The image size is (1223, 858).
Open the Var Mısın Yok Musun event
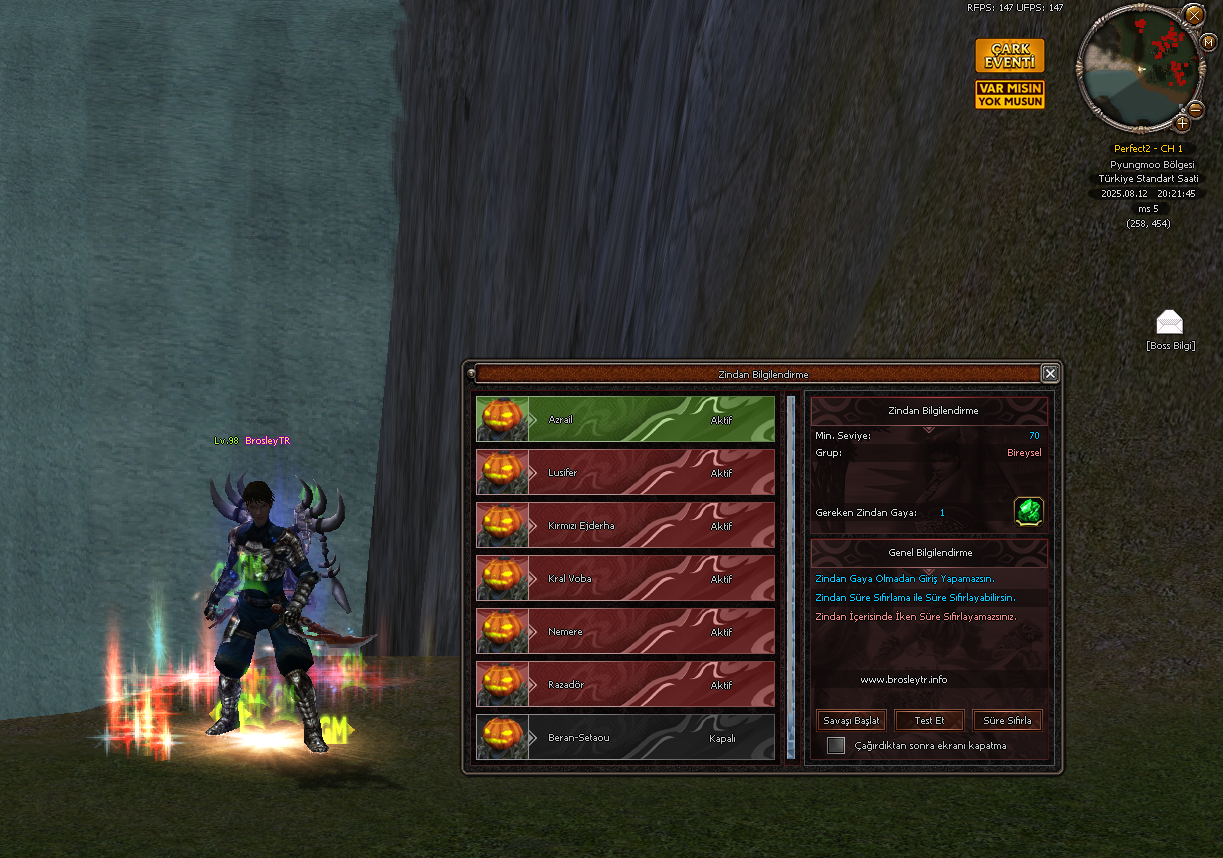(x=1009, y=95)
